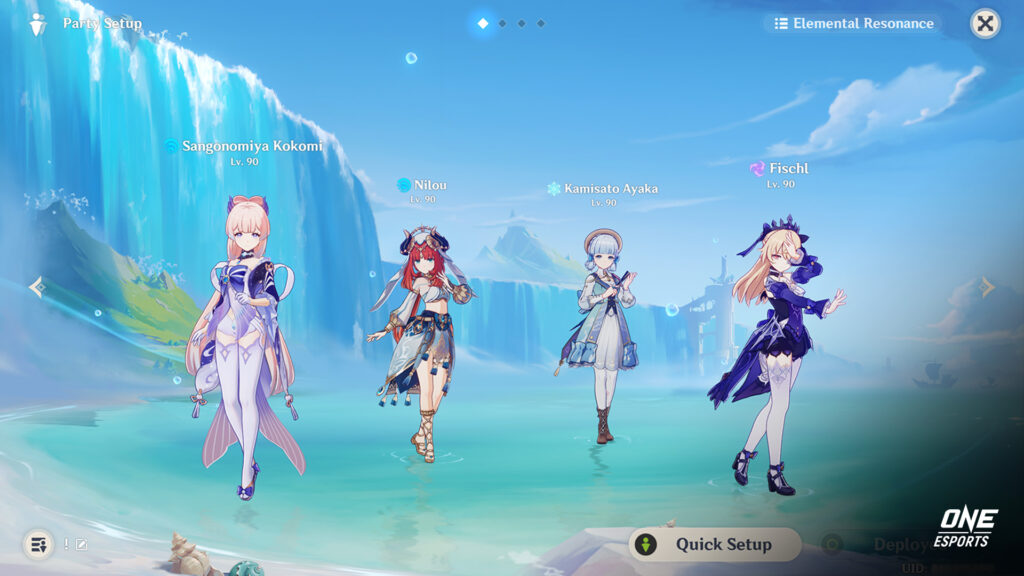The image size is (1024, 576).
Task: Choose Nilou's party slot
Action: pyautogui.click(x=421, y=340)
